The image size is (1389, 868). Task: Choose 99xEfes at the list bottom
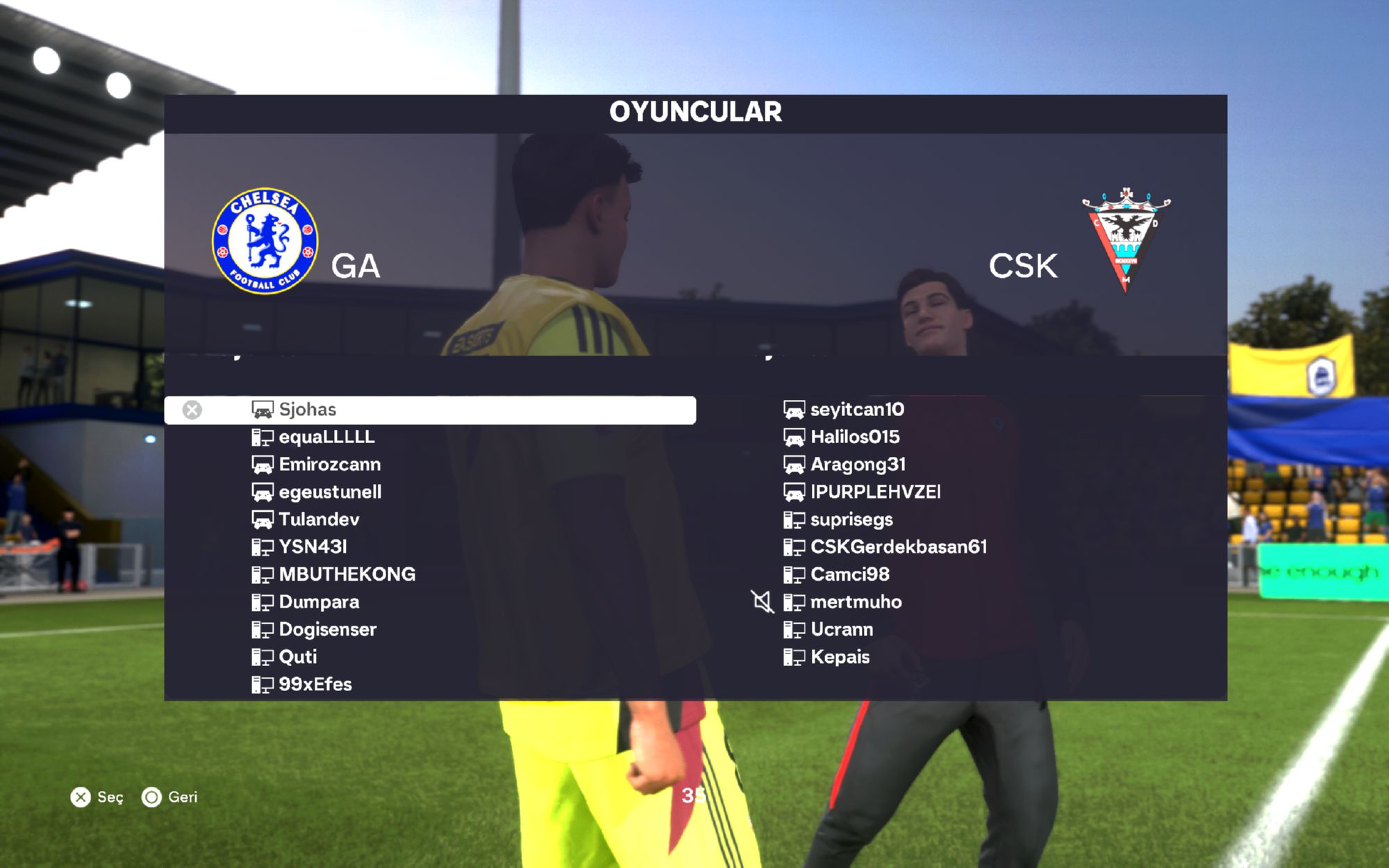(315, 685)
